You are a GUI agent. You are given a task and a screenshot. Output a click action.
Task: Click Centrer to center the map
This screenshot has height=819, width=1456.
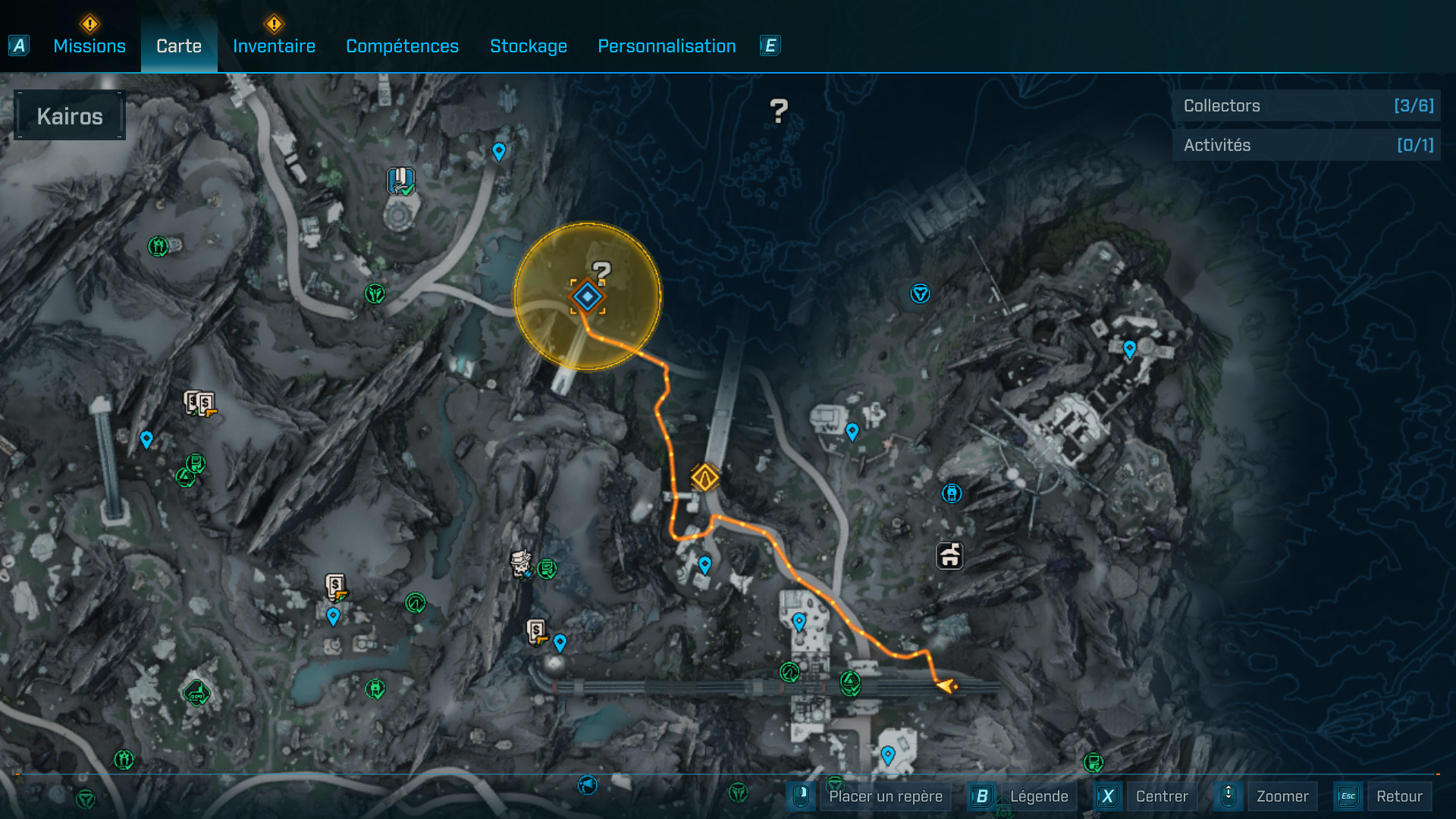point(1162,796)
